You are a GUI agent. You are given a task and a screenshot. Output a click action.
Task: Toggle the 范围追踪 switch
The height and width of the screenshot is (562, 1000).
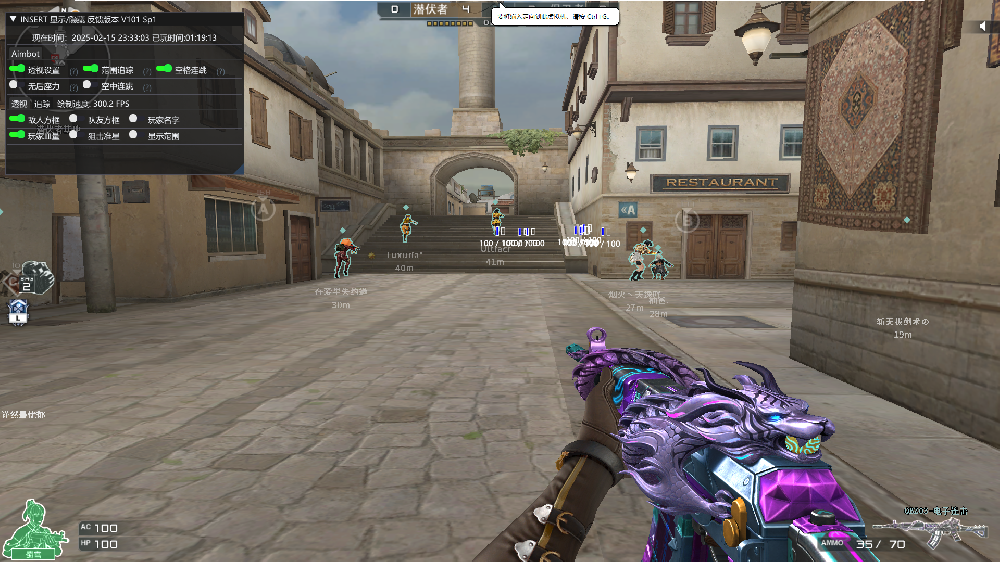pyautogui.click(x=90, y=70)
